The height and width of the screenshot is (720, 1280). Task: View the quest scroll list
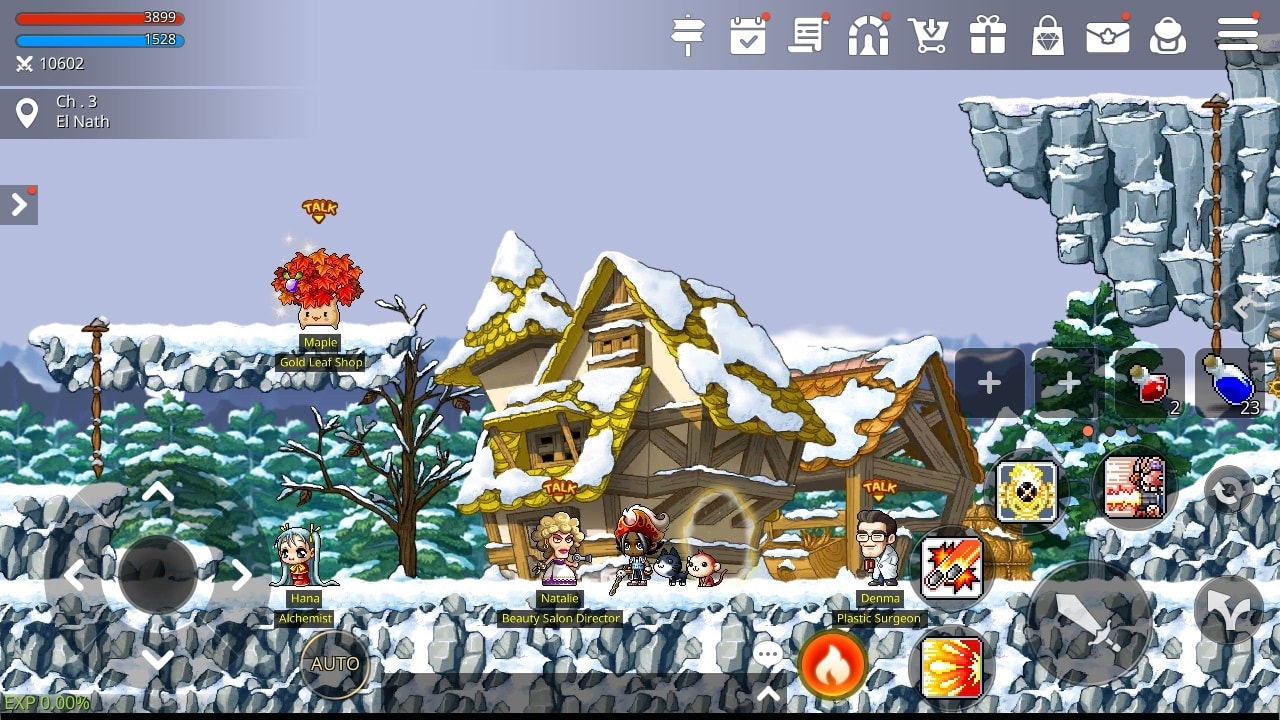pyautogui.click(x=807, y=36)
